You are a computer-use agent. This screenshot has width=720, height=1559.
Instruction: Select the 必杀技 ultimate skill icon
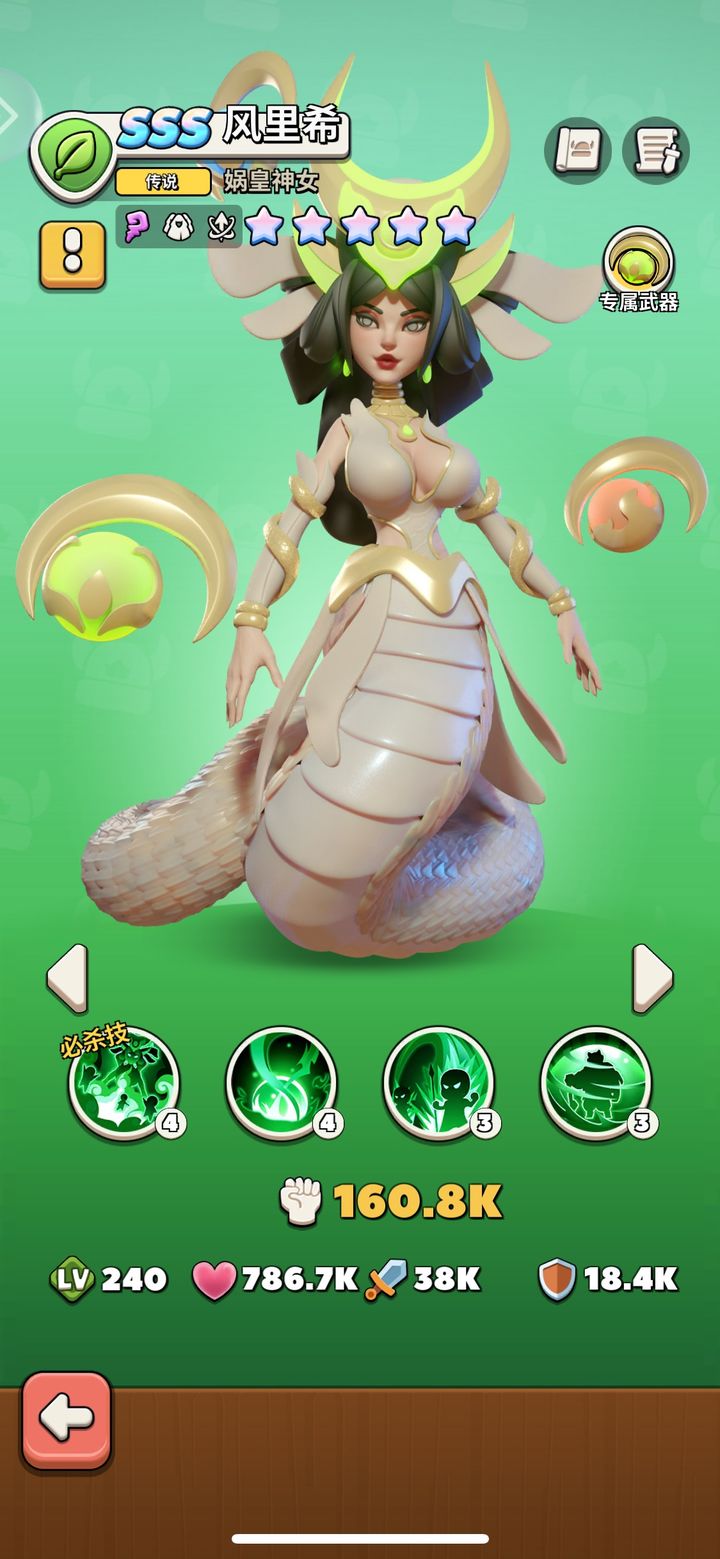124,1083
